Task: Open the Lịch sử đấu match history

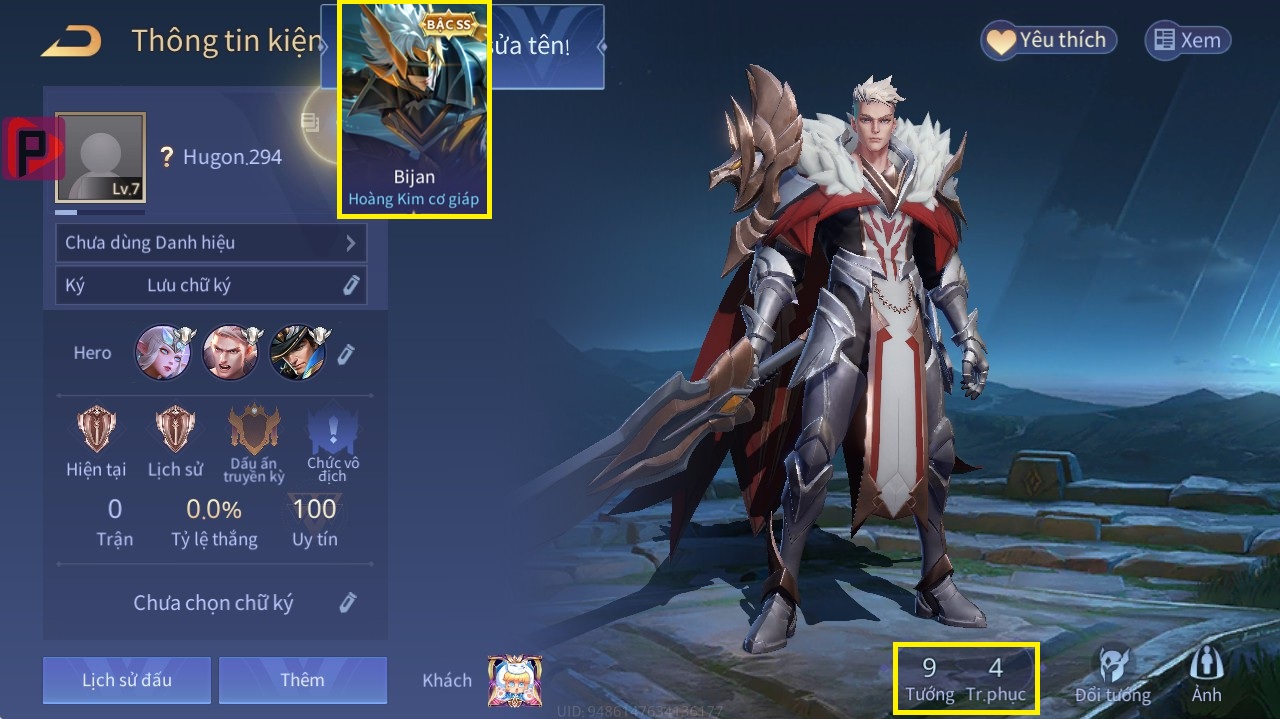Action: pyautogui.click(x=127, y=680)
